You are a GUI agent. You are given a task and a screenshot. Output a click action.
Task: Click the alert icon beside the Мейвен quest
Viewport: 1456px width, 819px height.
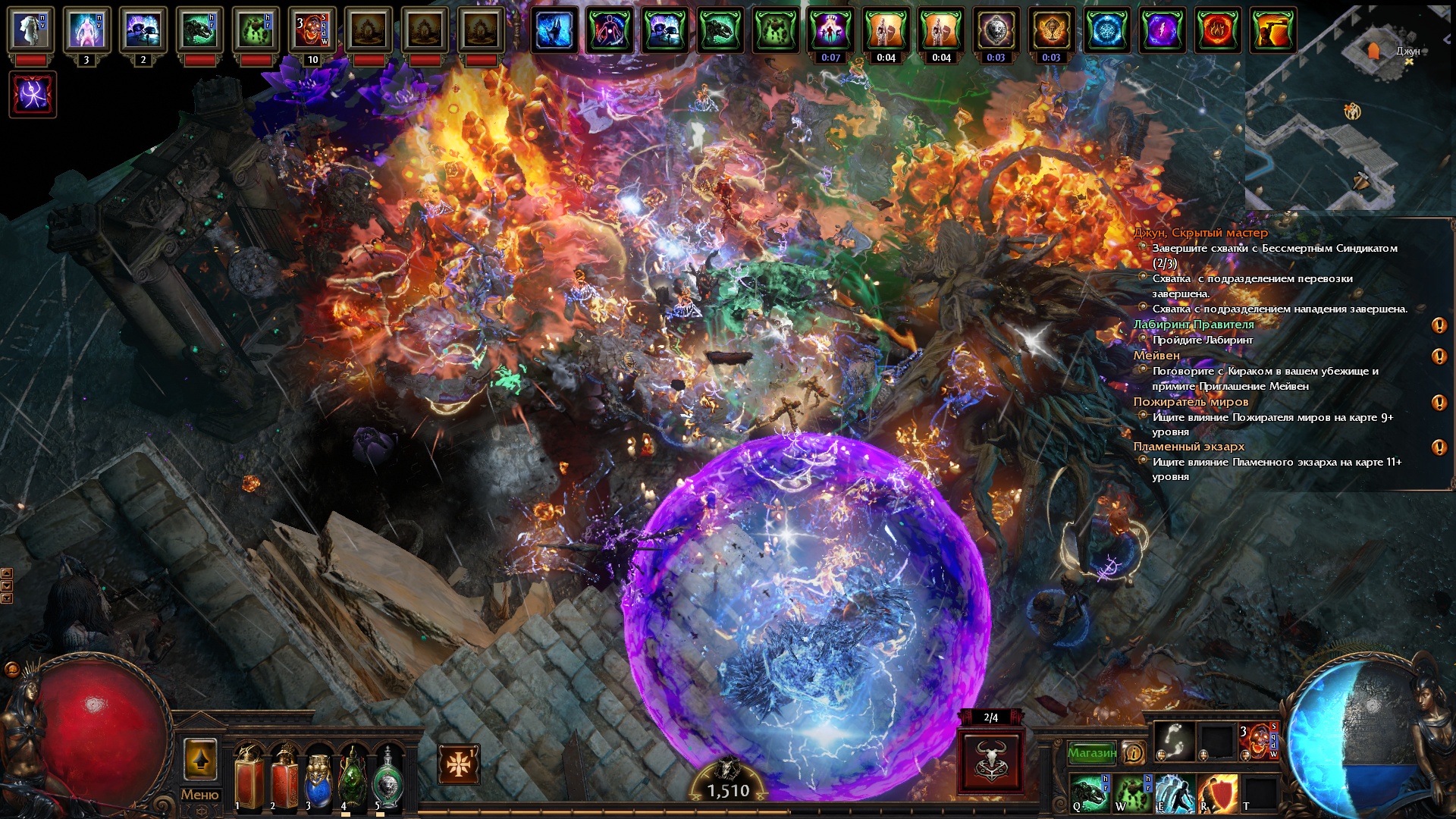(1439, 356)
